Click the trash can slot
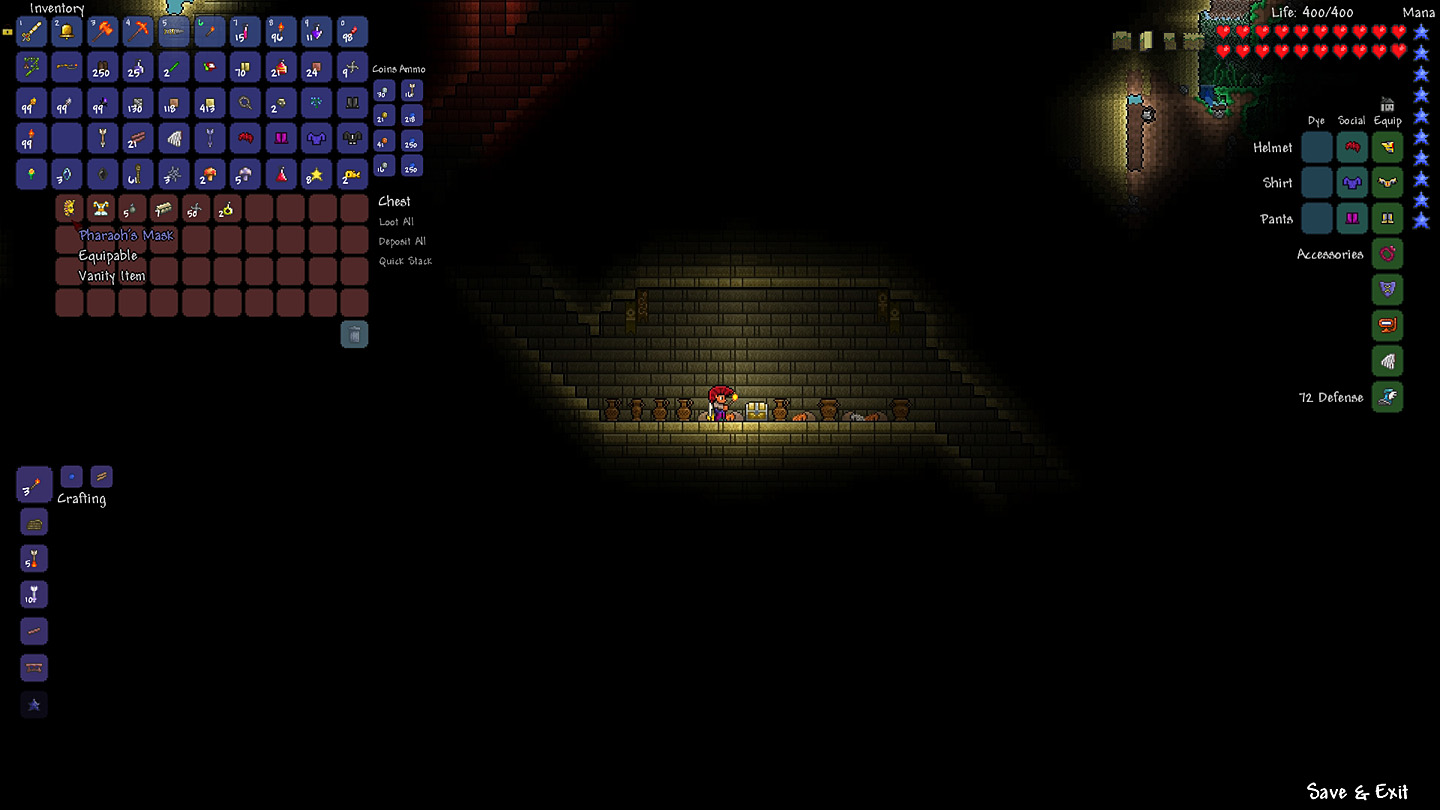 coord(354,334)
